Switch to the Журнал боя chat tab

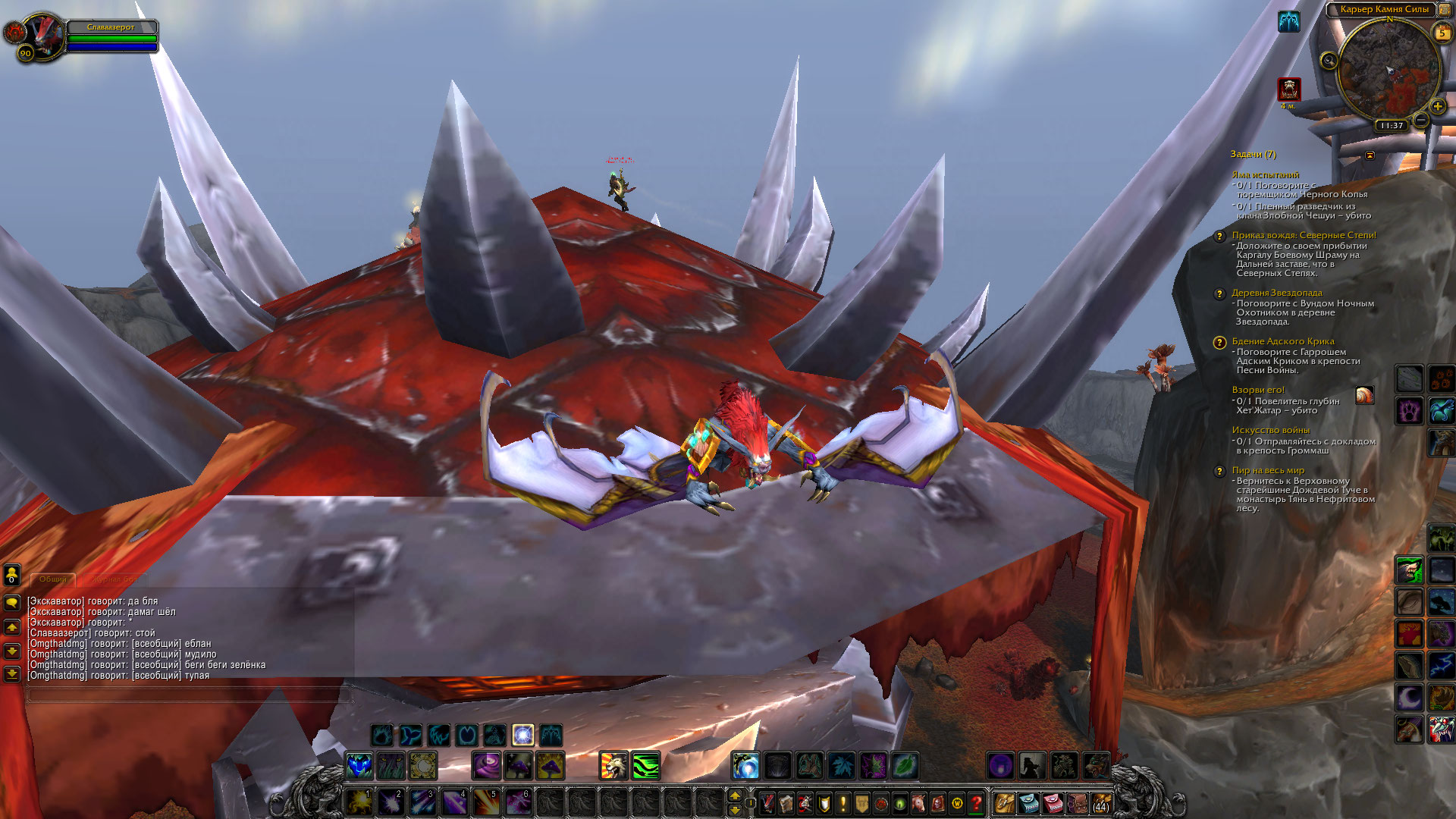coord(115,579)
